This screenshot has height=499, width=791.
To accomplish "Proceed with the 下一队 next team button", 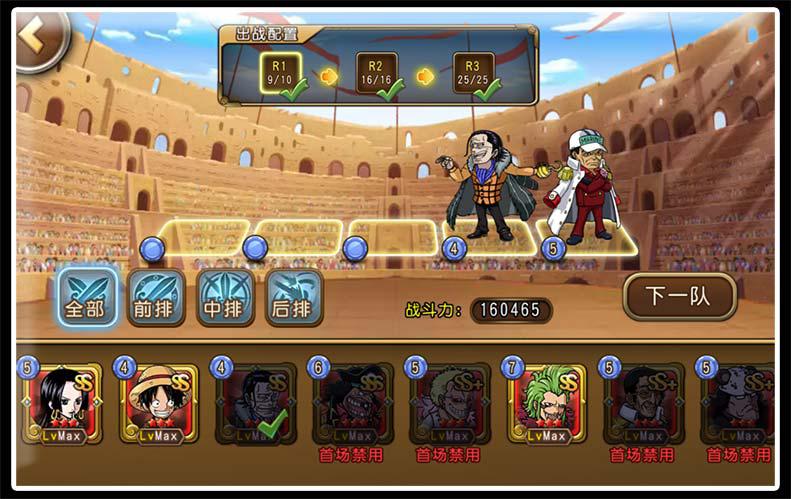I will [679, 296].
